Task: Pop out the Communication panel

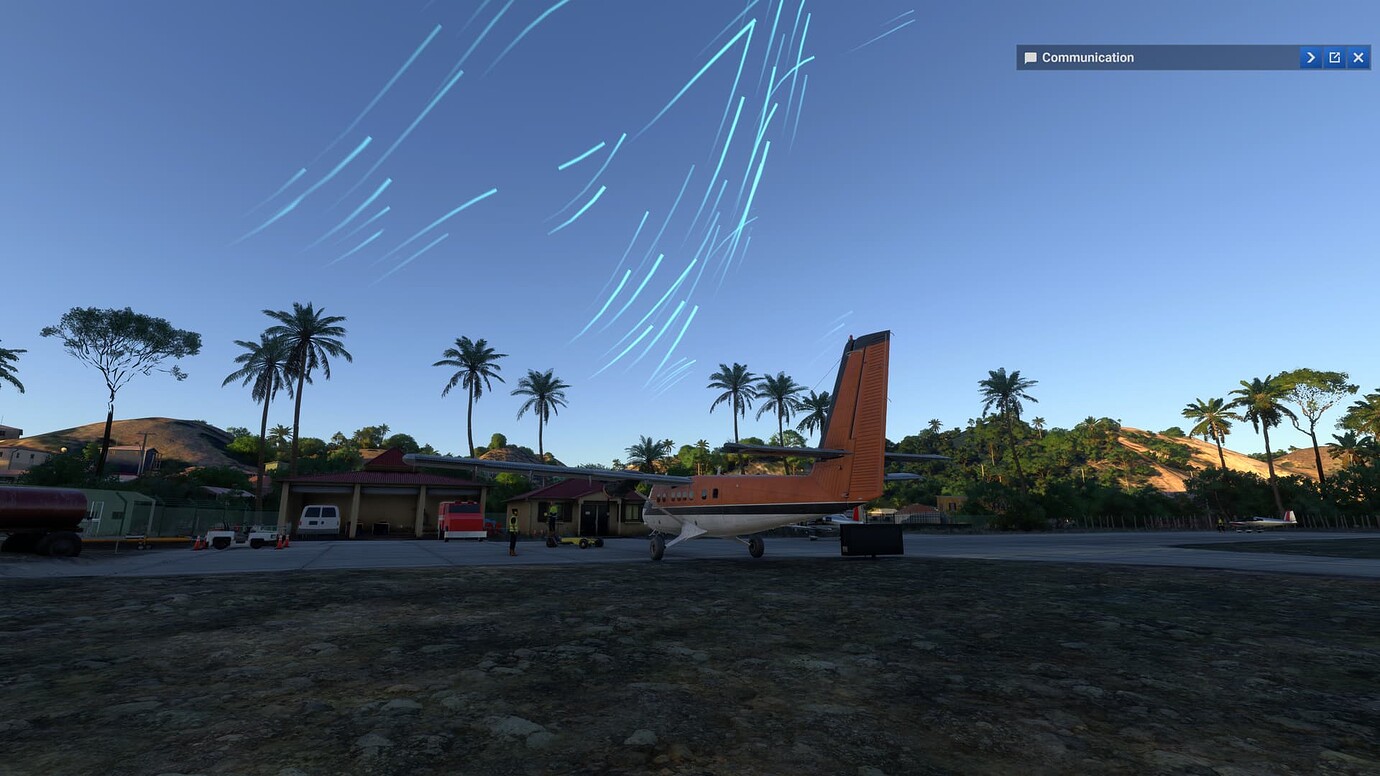Action: (x=1334, y=57)
